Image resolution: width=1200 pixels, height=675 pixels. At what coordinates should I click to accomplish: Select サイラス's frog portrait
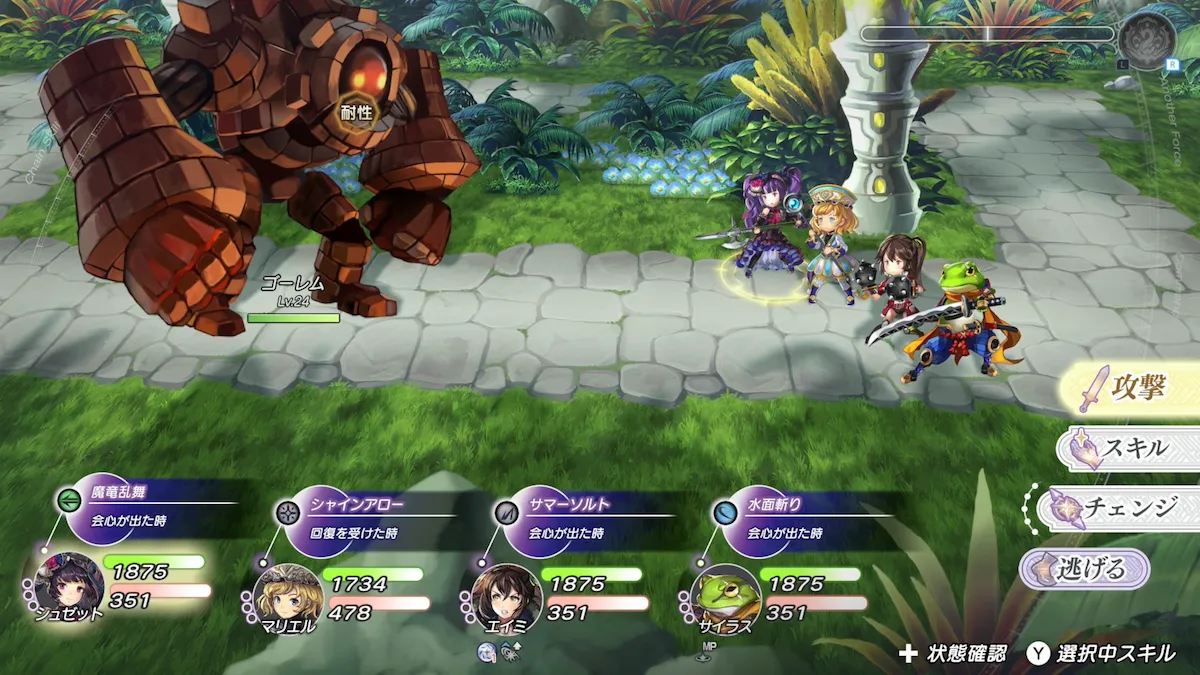pos(726,598)
